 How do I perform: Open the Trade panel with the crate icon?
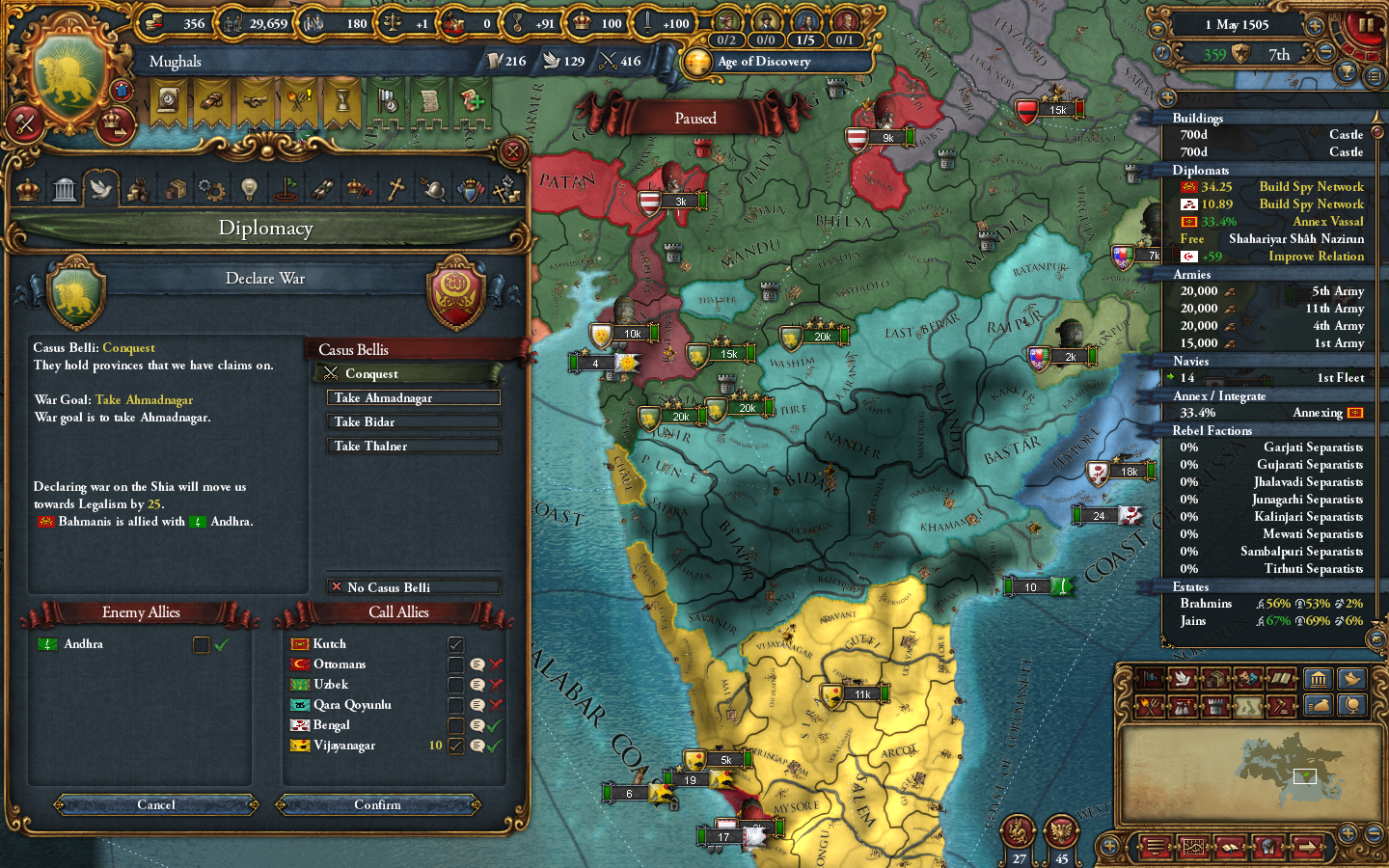177,188
